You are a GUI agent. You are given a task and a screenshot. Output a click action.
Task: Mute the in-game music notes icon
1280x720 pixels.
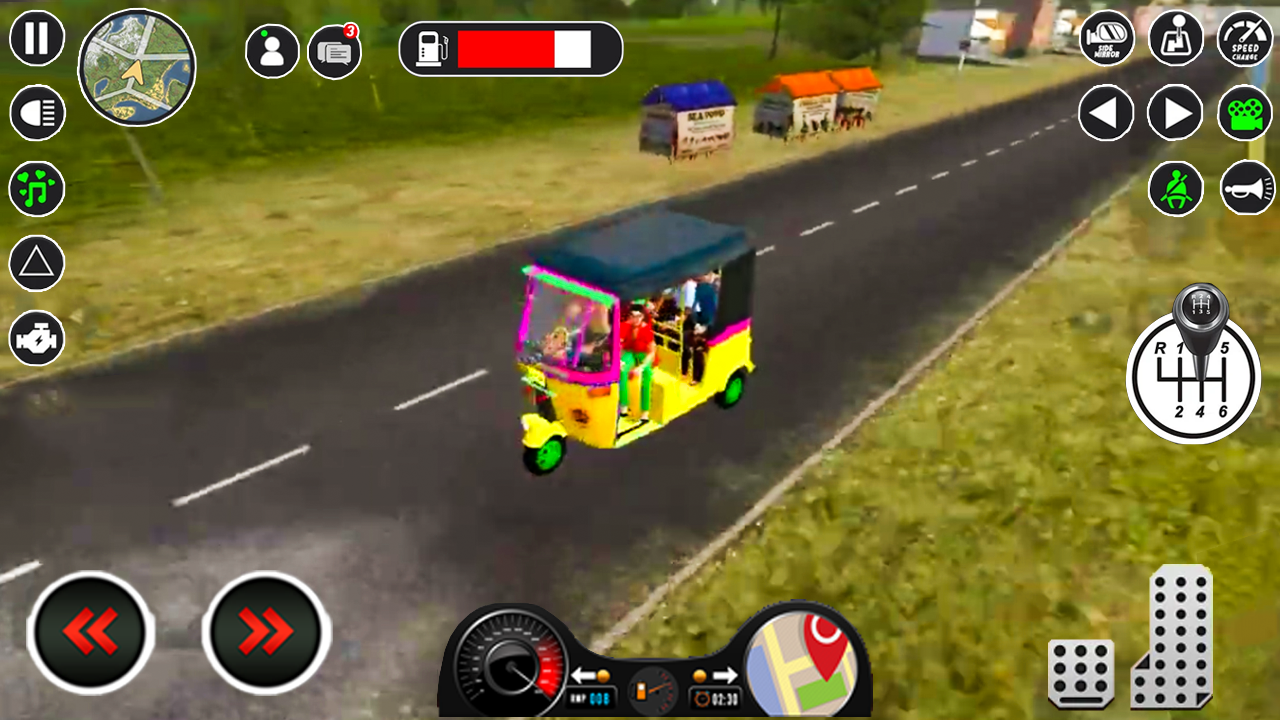click(36, 188)
